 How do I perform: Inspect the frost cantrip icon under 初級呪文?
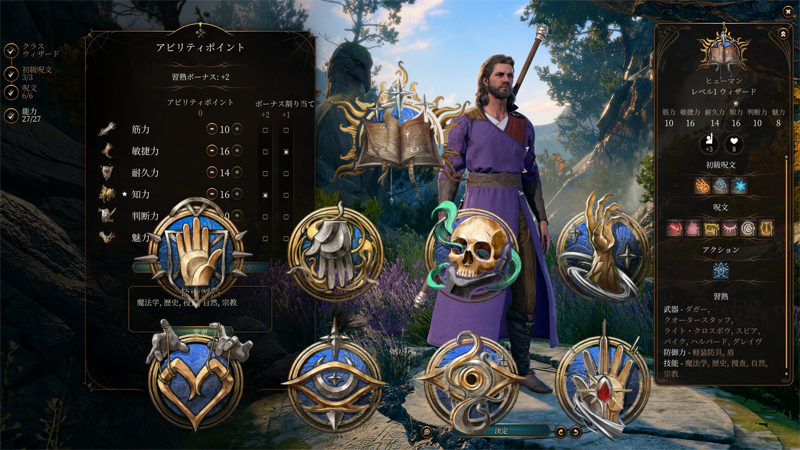point(739,186)
